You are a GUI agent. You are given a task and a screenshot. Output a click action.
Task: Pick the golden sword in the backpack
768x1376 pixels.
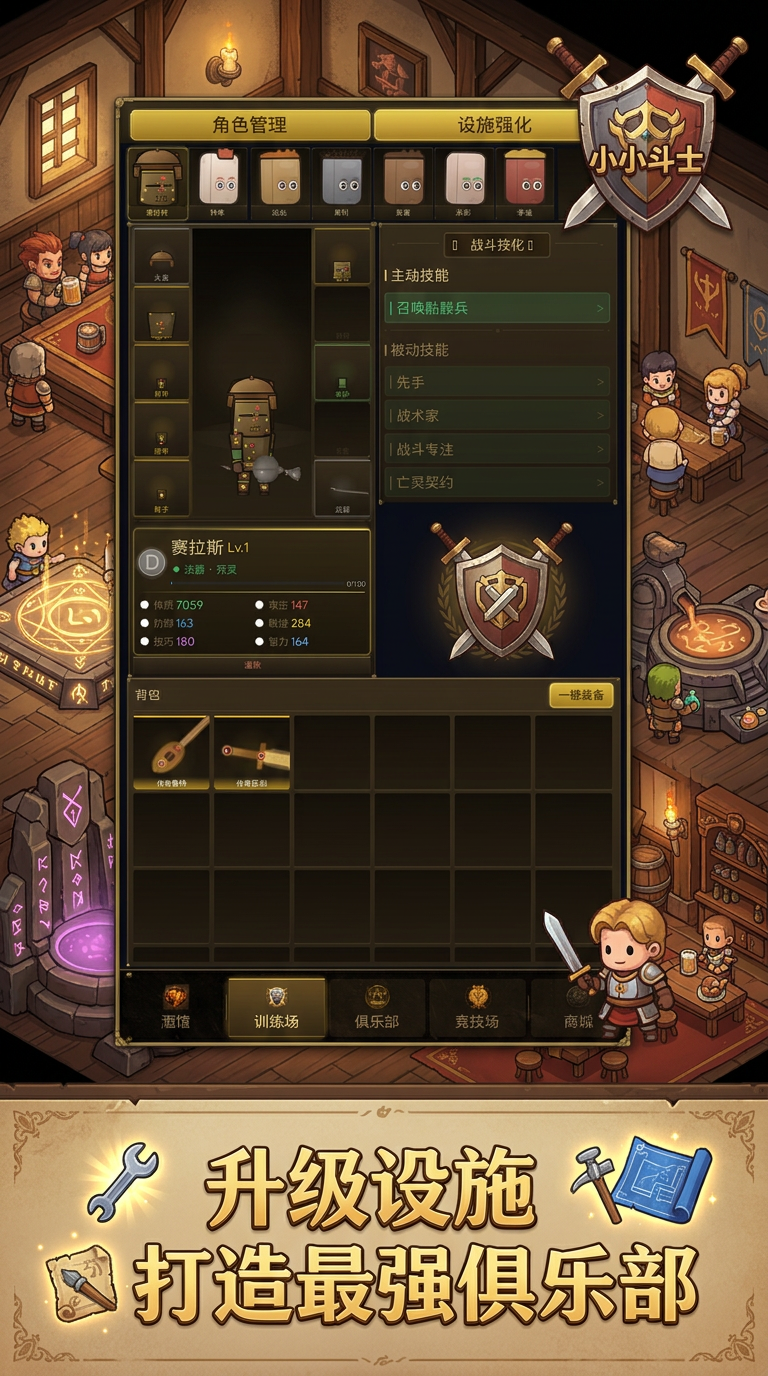(x=252, y=752)
